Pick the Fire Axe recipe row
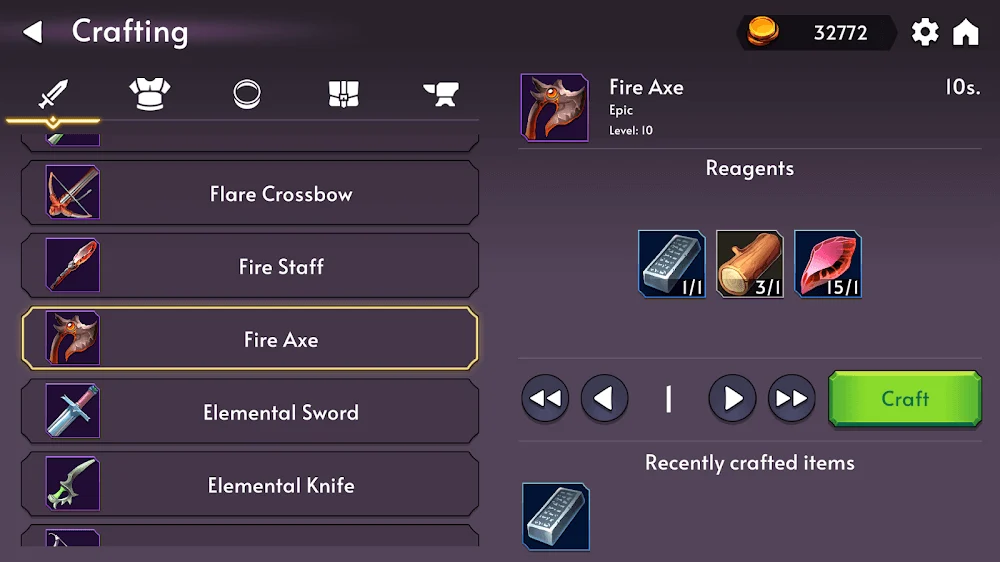 (x=250, y=340)
